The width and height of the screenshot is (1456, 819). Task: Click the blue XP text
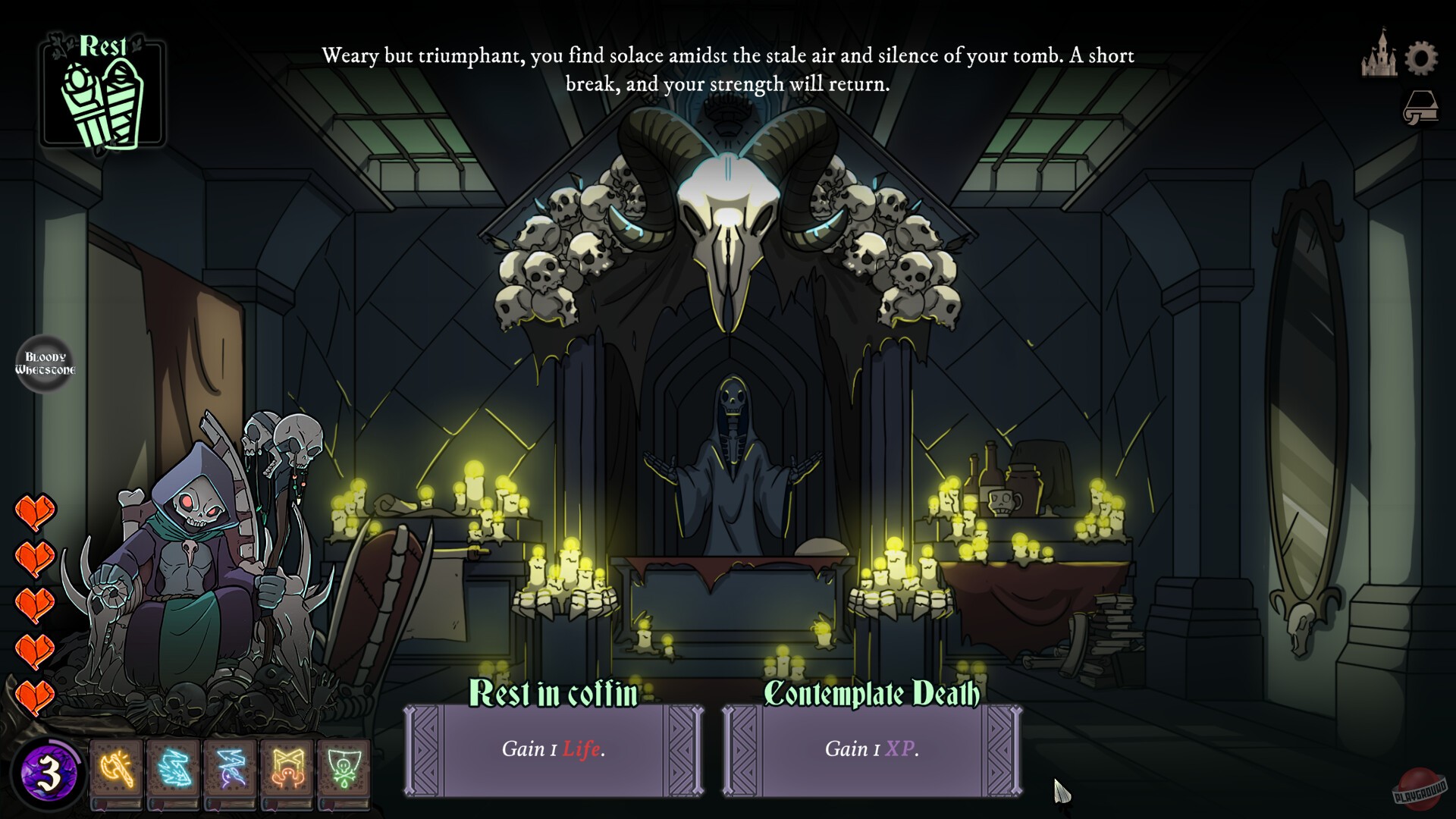tap(899, 751)
